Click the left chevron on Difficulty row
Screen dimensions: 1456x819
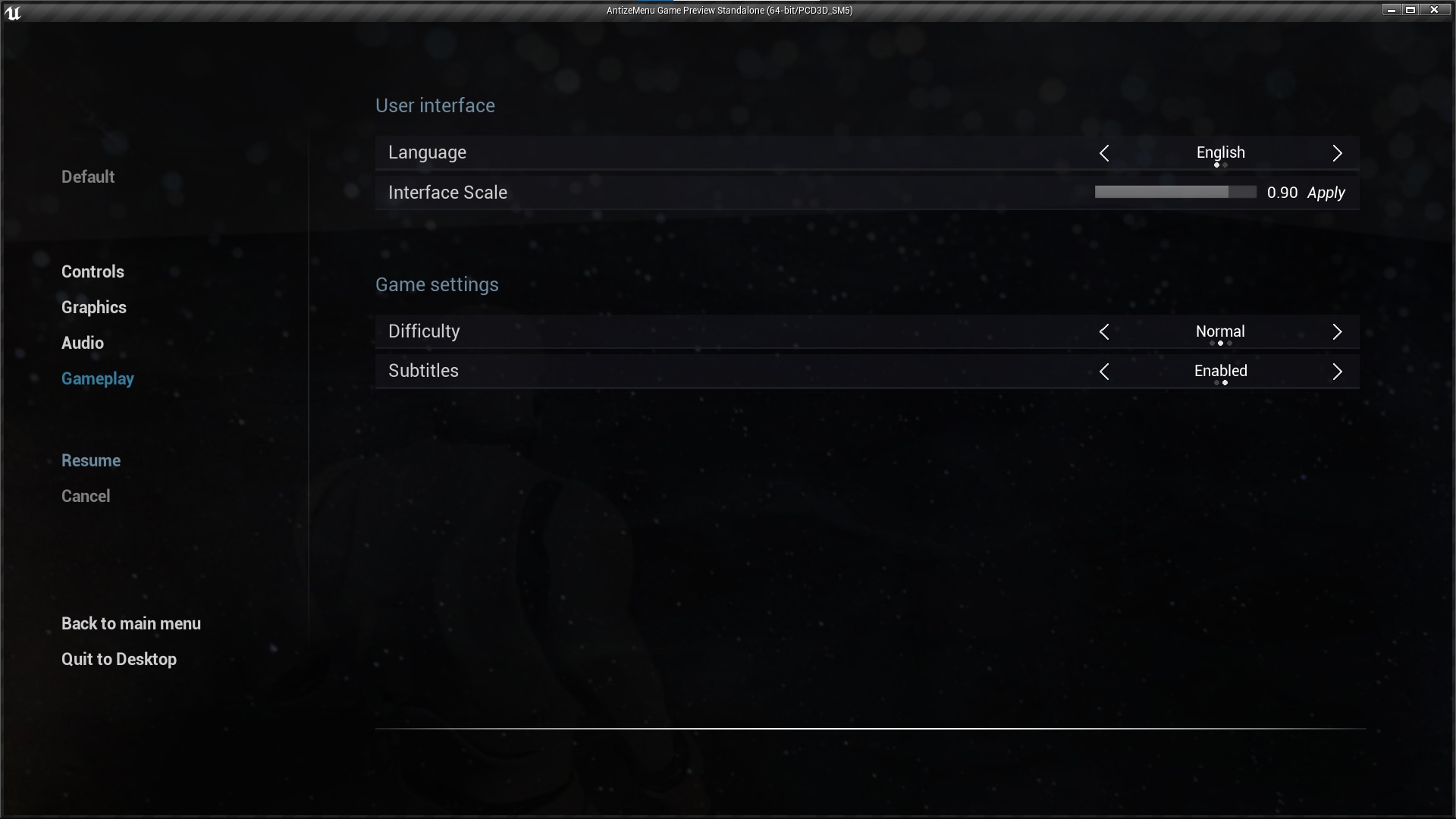[1104, 331]
